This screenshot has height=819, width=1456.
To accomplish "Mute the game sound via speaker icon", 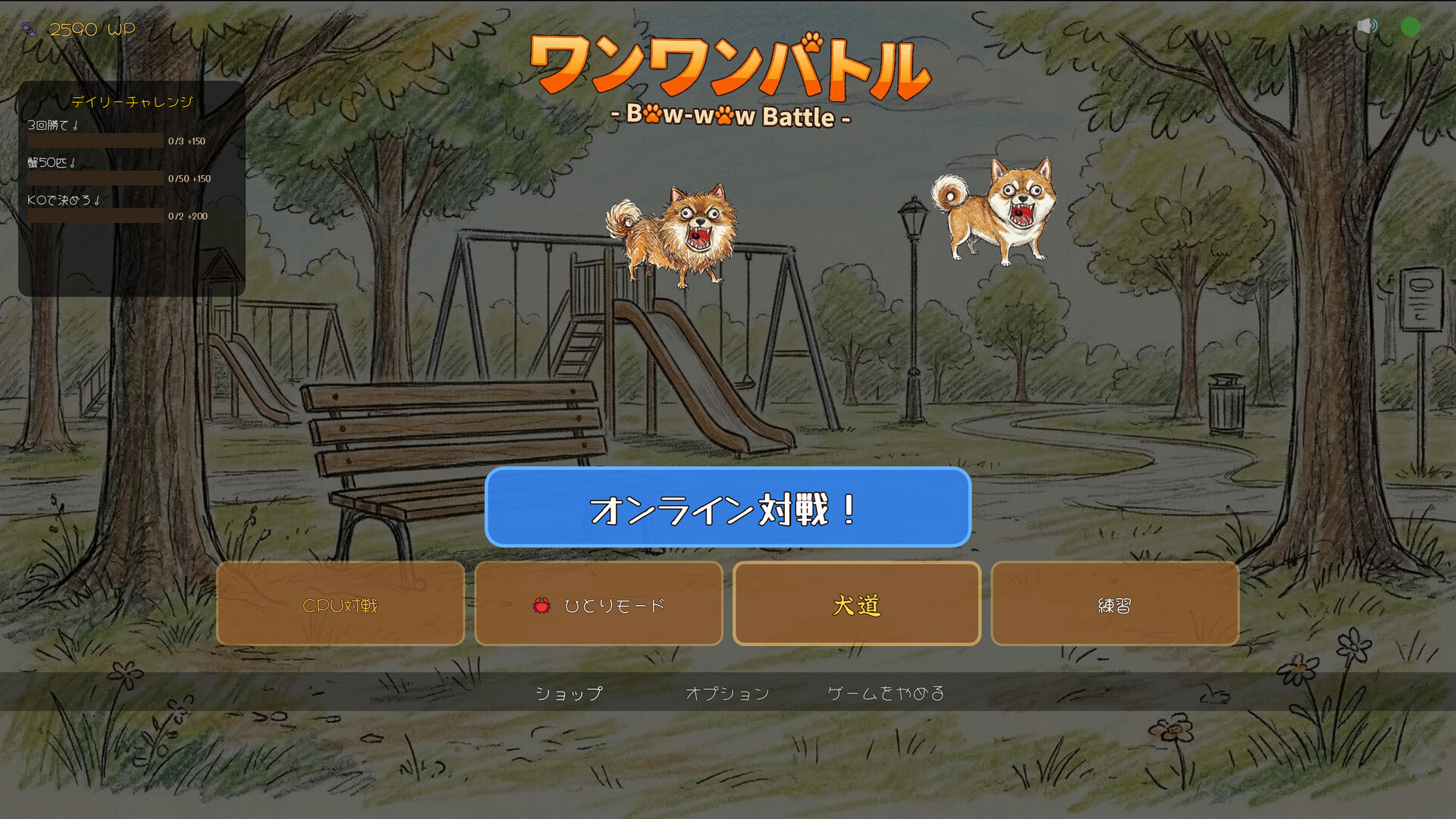I will pyautogui.click(x=1367, y=26).
